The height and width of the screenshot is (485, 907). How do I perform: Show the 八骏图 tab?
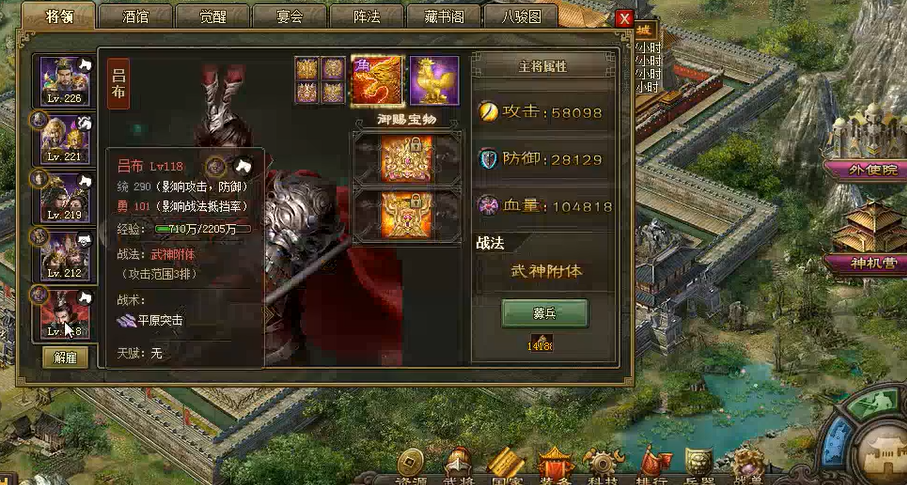pos(520,17)
